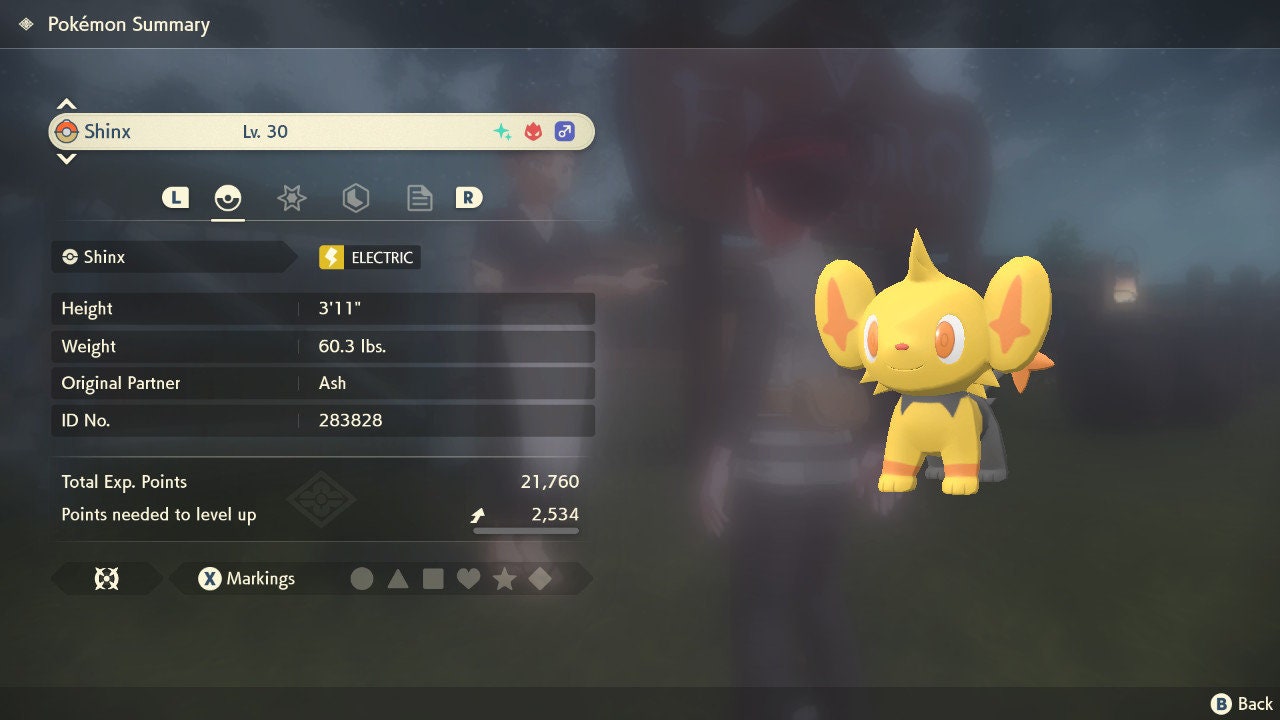This screenshot has width=1280, height=720.
Task: Toggle the circle marking
Action: point(362,578)
